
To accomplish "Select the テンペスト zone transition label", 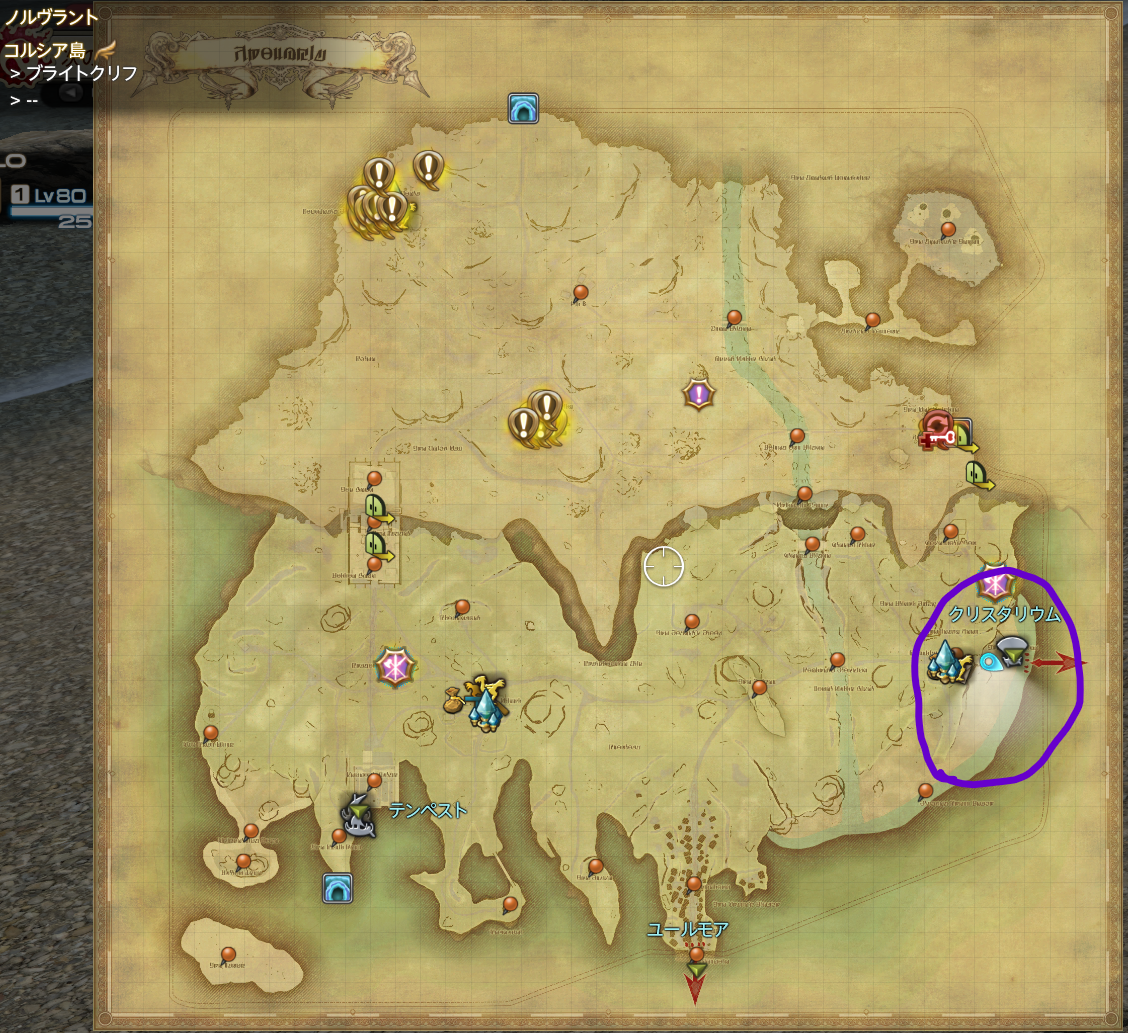I will click(428, 810).
